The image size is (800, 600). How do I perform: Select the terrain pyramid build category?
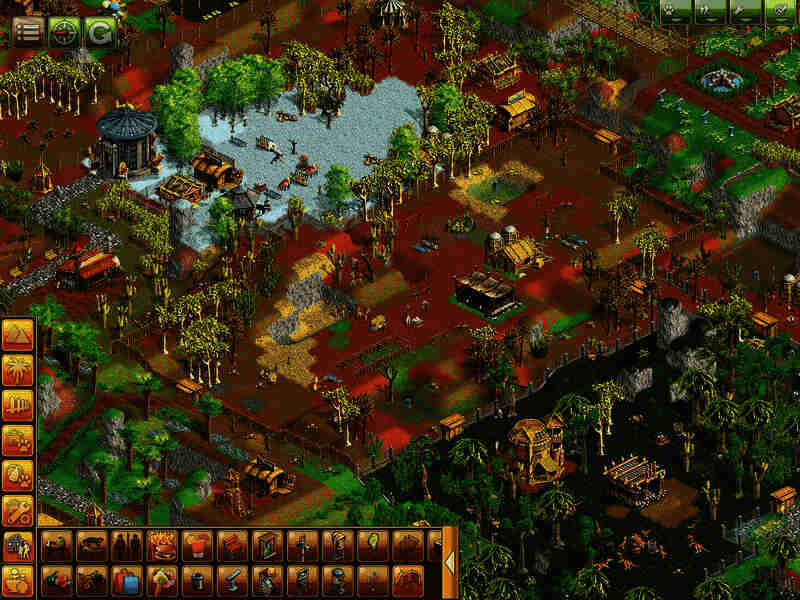coord(17,335)
